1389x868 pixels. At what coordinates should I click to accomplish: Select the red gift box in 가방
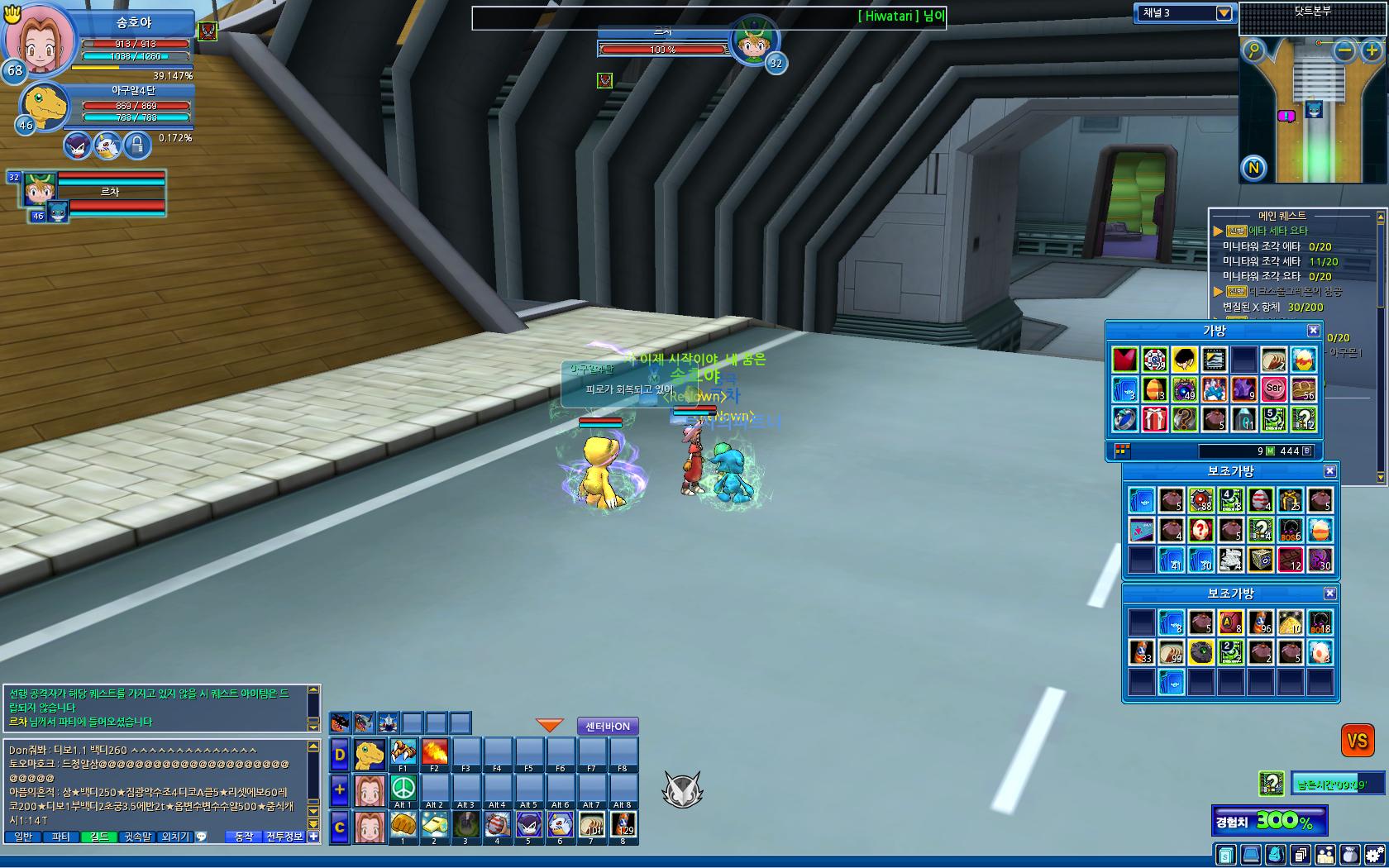click(1154, 419)
